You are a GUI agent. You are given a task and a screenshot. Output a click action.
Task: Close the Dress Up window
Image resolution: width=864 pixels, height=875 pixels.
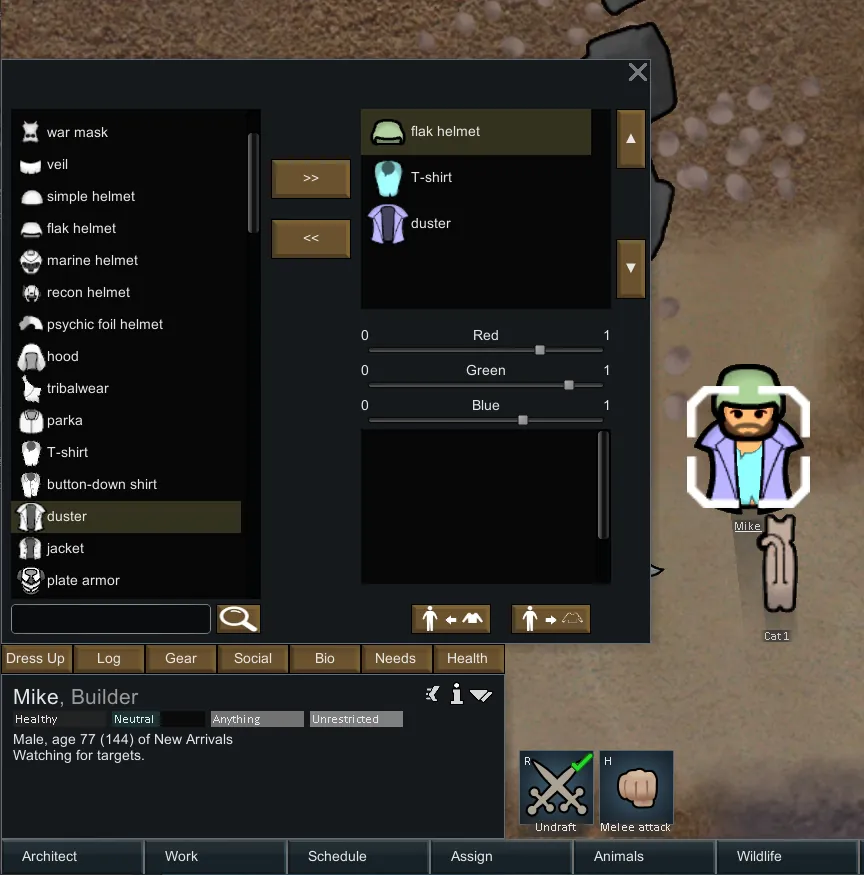637,72
